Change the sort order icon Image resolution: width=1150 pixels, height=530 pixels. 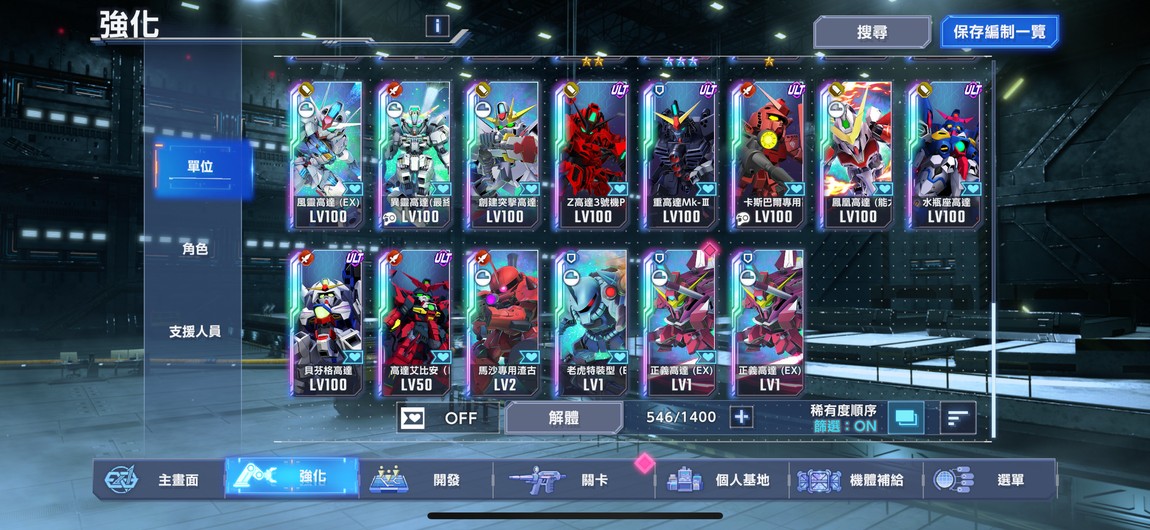pos(958,418)
